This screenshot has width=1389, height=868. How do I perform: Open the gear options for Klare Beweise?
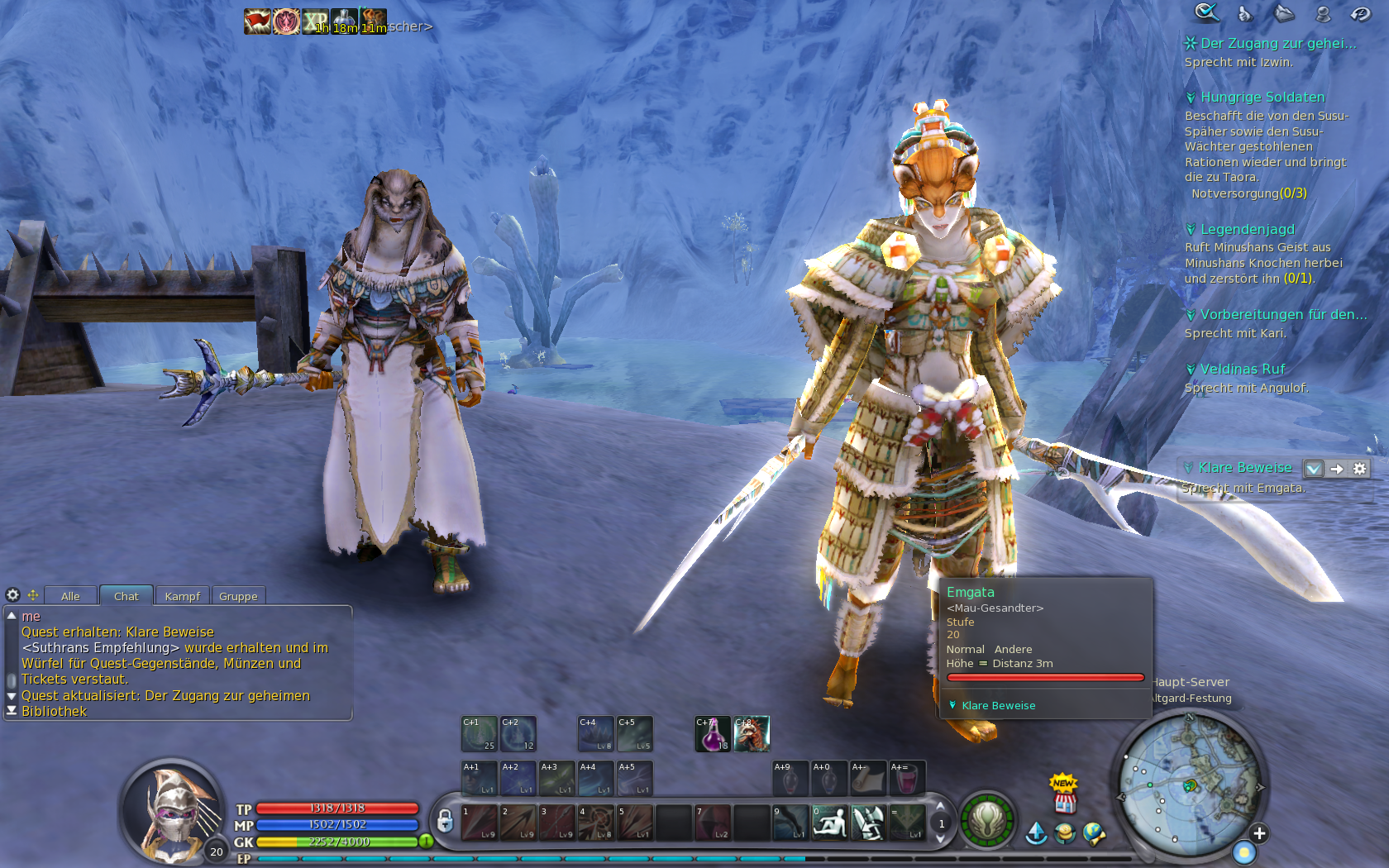coord(1360,469)
